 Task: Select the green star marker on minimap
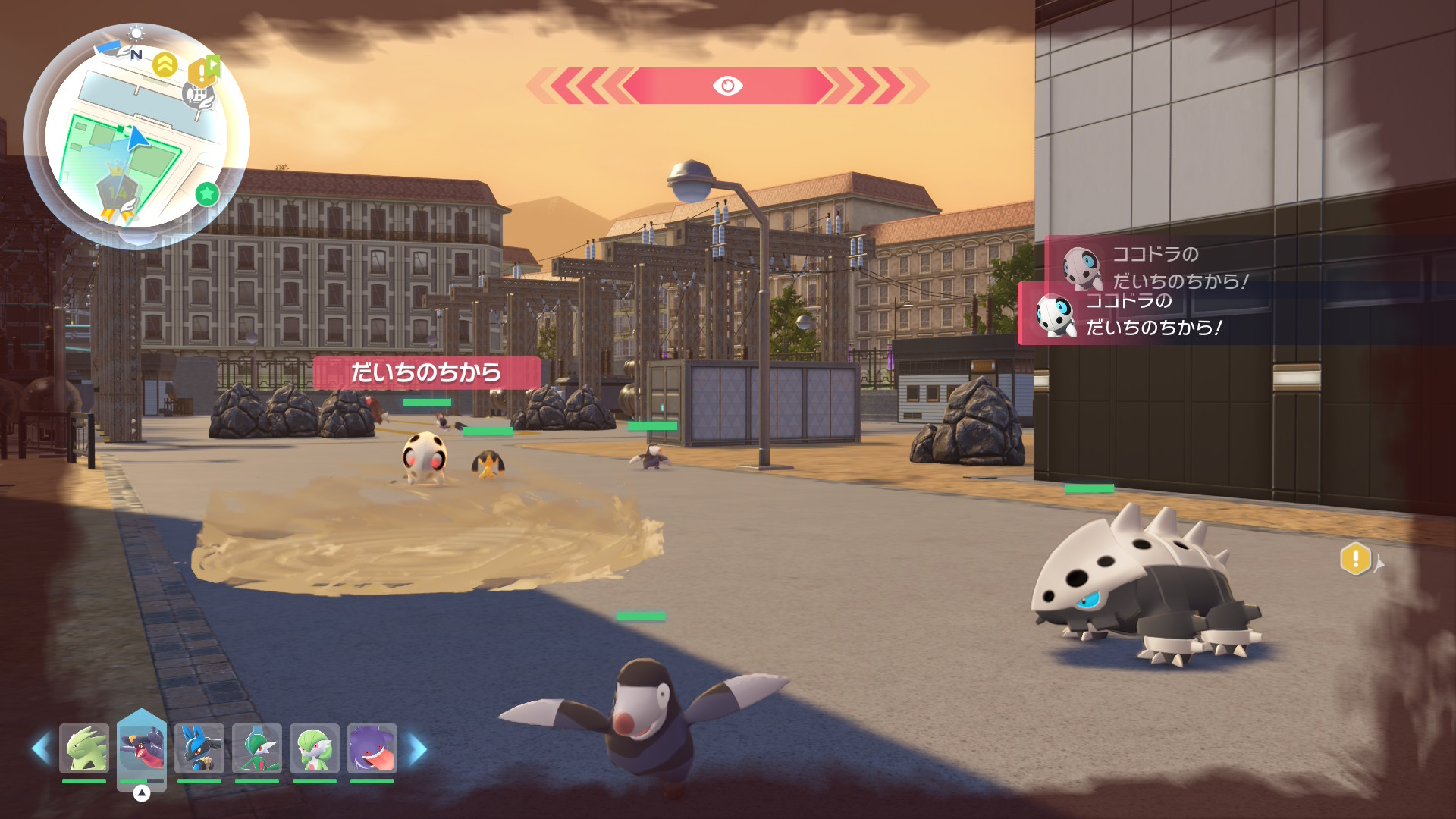click(x=207, y=194)
